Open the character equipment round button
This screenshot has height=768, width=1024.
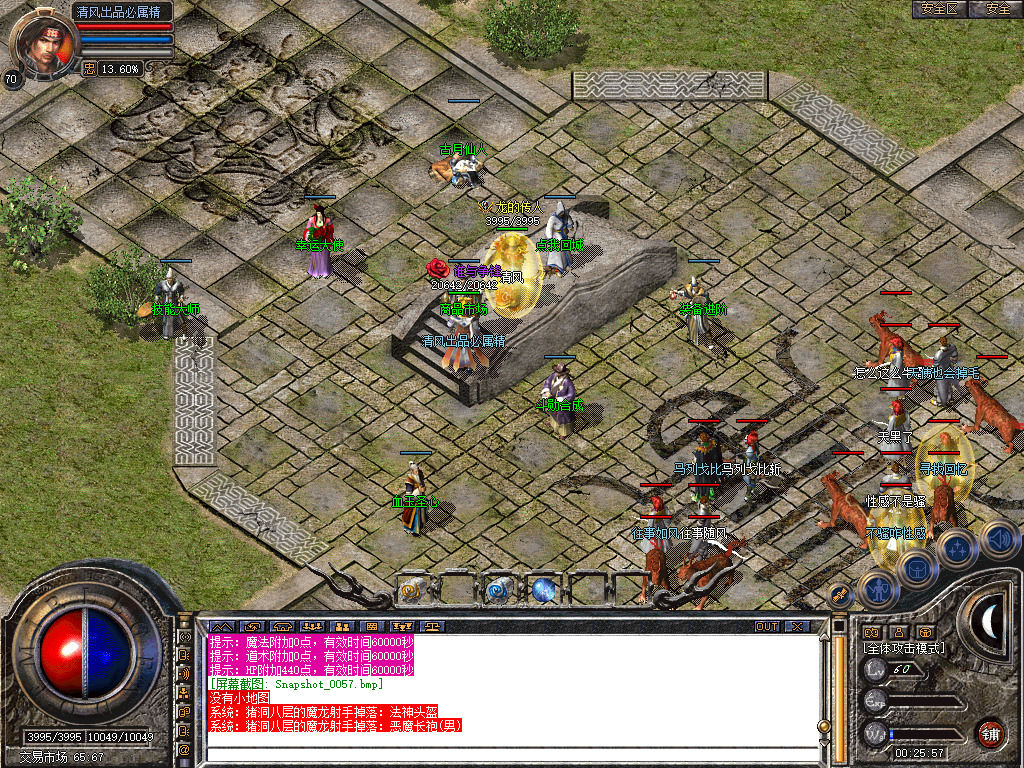click(x=880, y=589)
